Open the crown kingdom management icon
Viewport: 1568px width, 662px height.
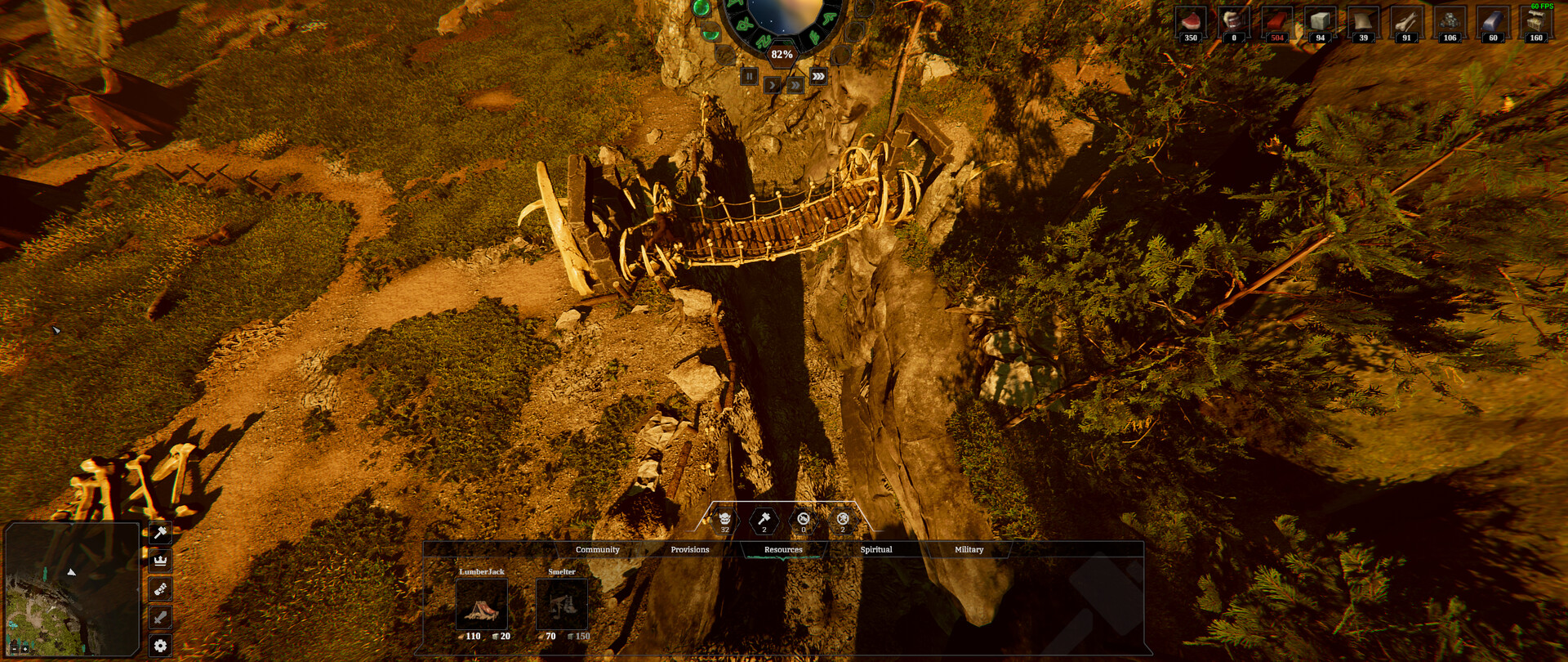[160, 561]
